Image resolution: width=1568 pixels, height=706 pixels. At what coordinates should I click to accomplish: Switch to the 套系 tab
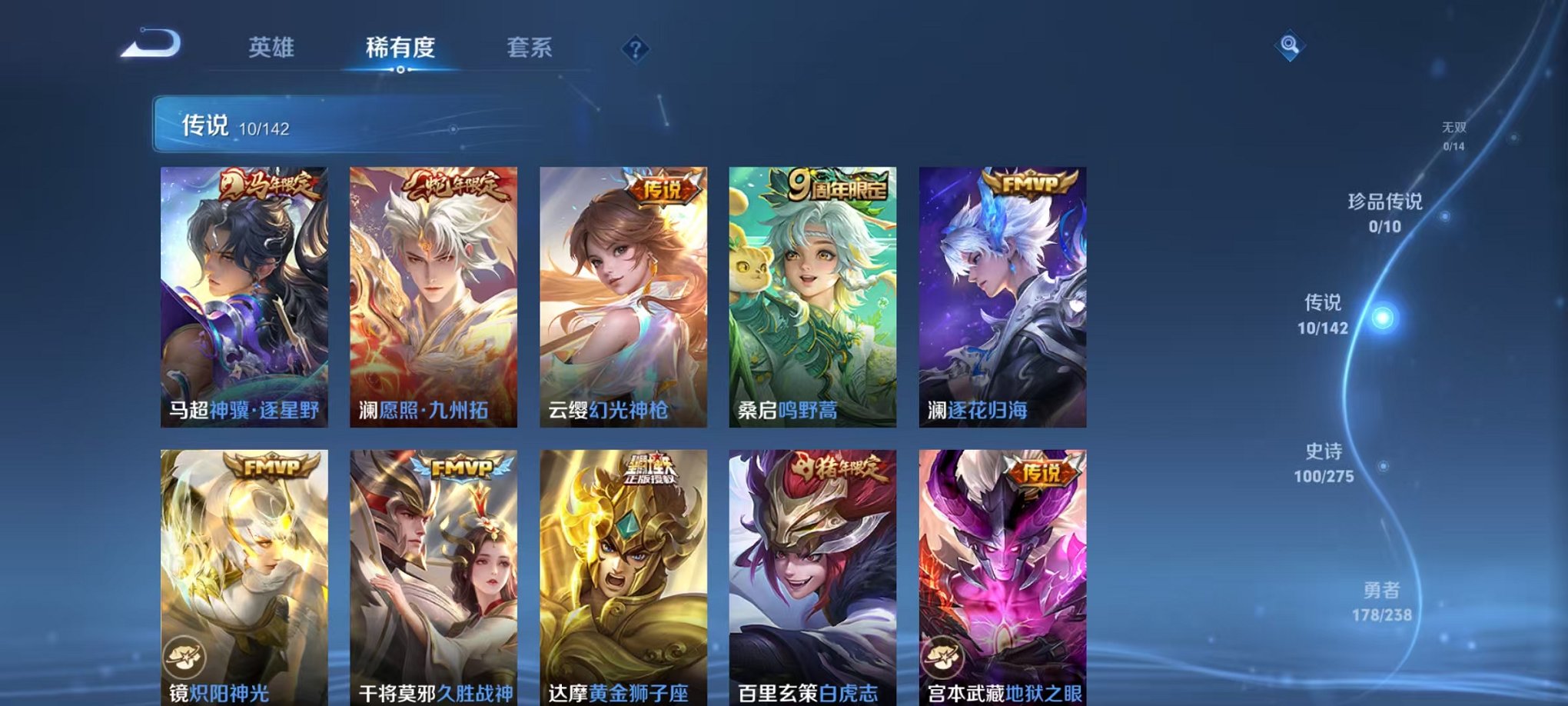(x=537, y=48)
